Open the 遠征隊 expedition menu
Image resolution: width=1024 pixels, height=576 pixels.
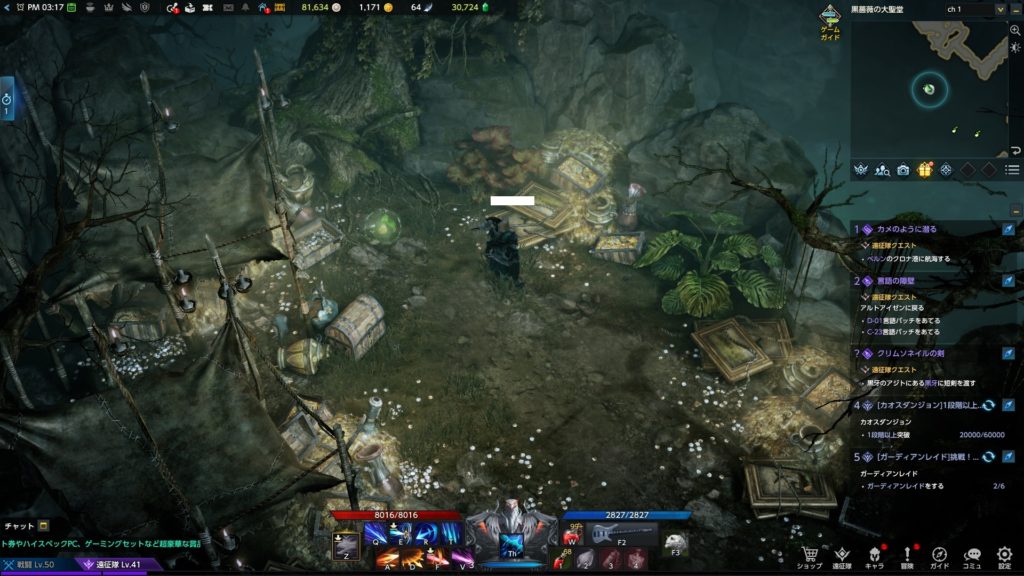pos(843,553)
